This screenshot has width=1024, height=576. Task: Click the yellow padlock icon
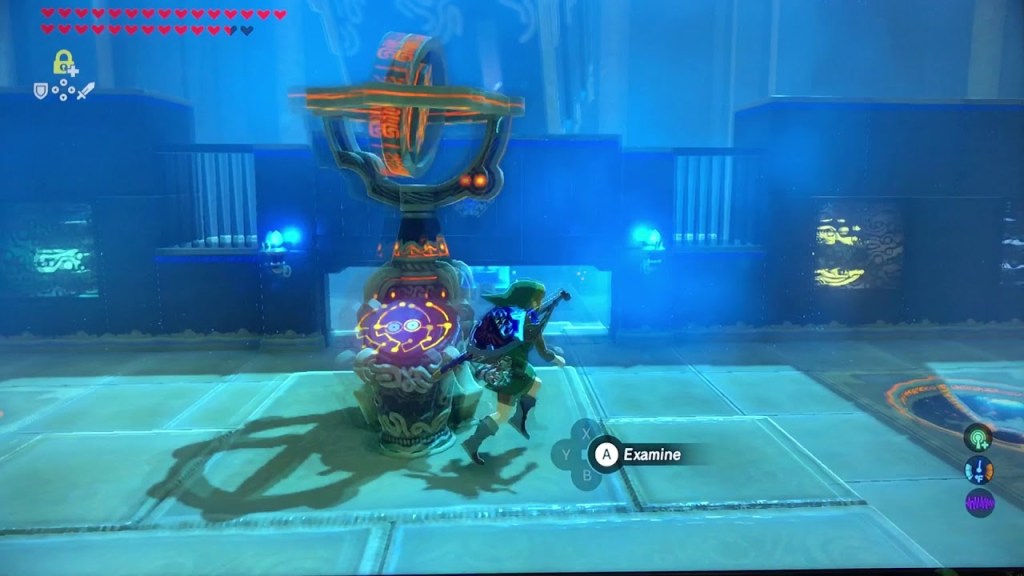pos(63,61)
